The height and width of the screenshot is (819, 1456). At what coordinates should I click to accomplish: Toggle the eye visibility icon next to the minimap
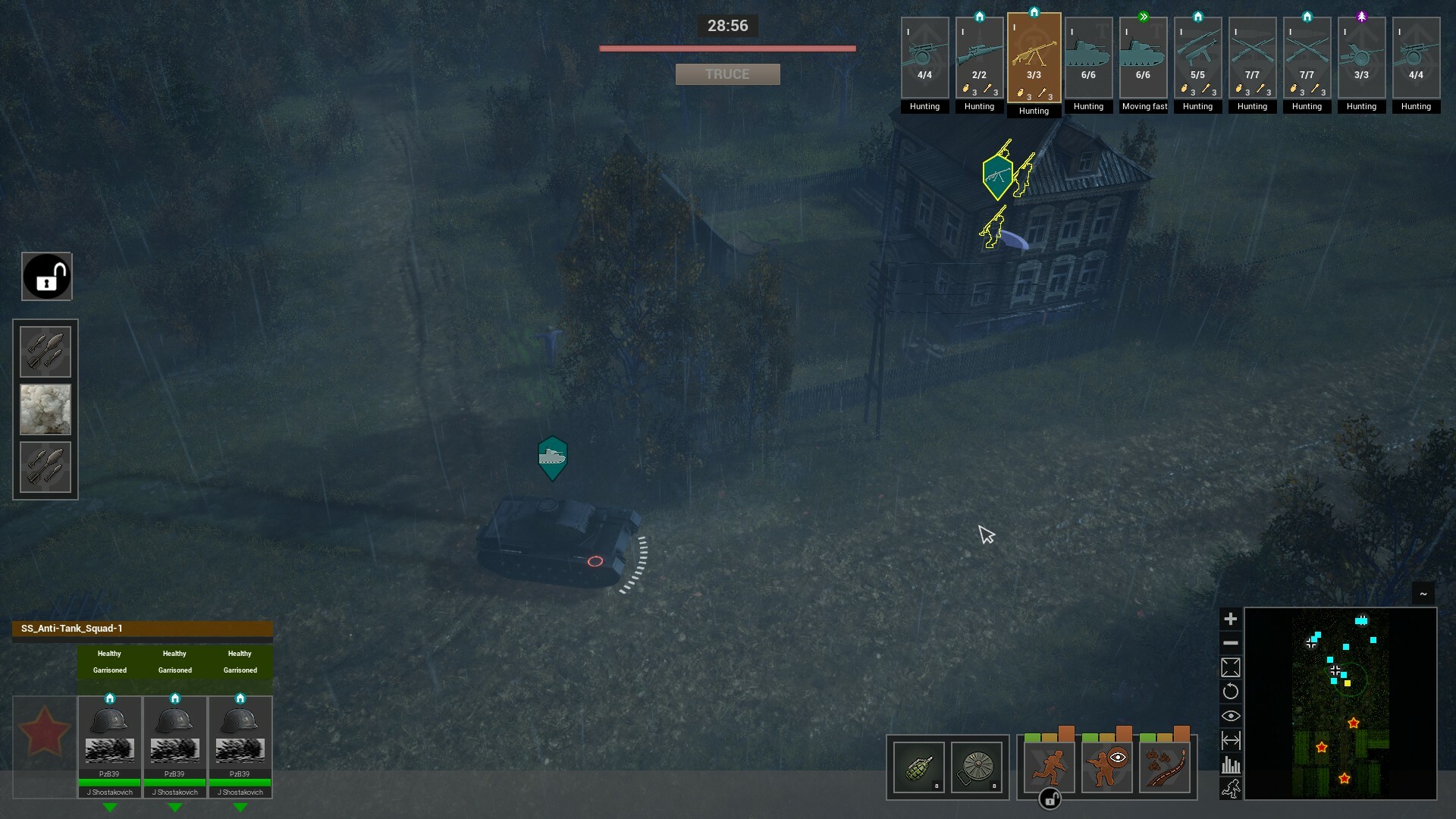point(1232,715)
